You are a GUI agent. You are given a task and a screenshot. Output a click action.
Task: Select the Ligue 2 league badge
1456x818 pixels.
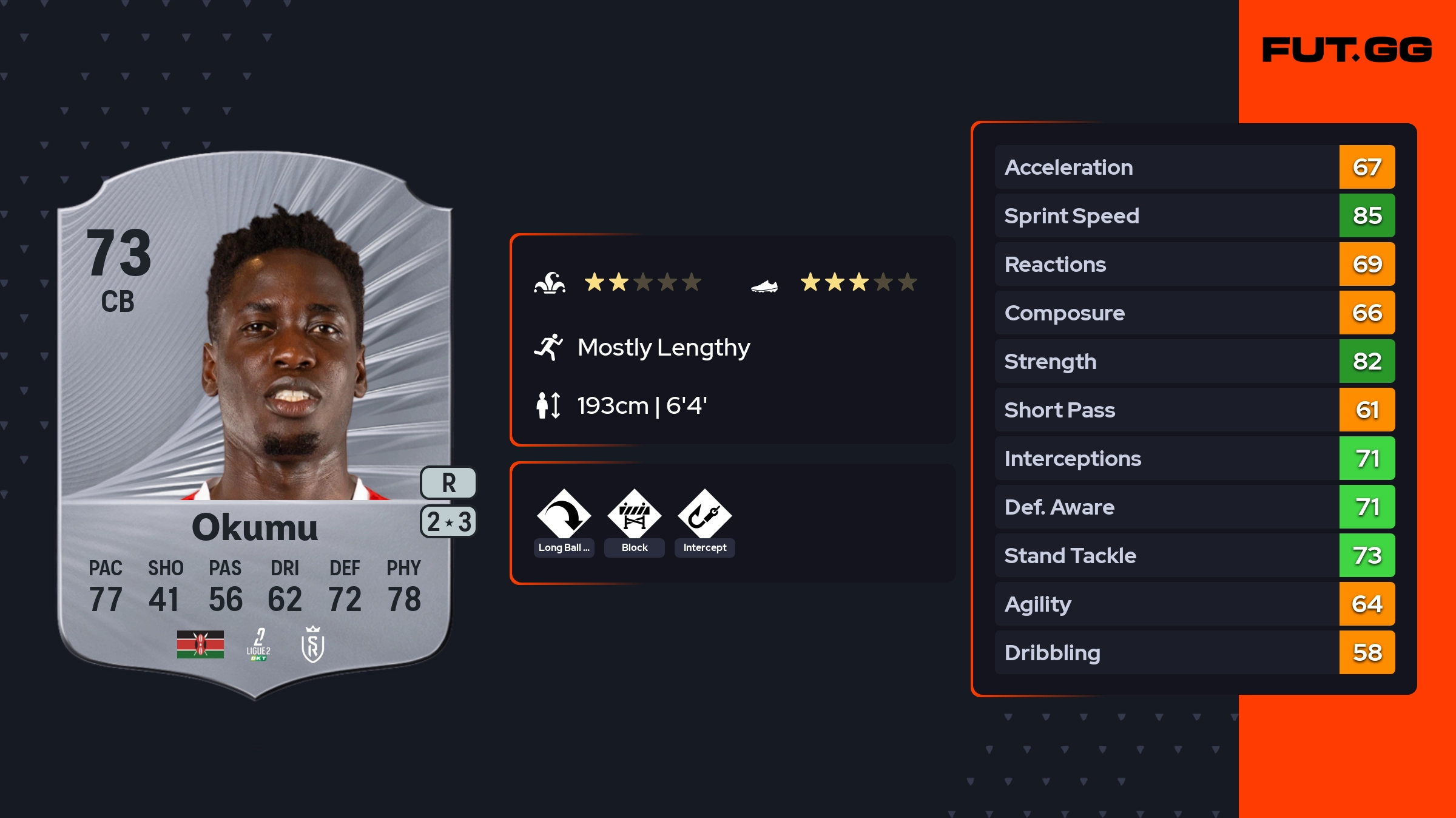[258, 644]
